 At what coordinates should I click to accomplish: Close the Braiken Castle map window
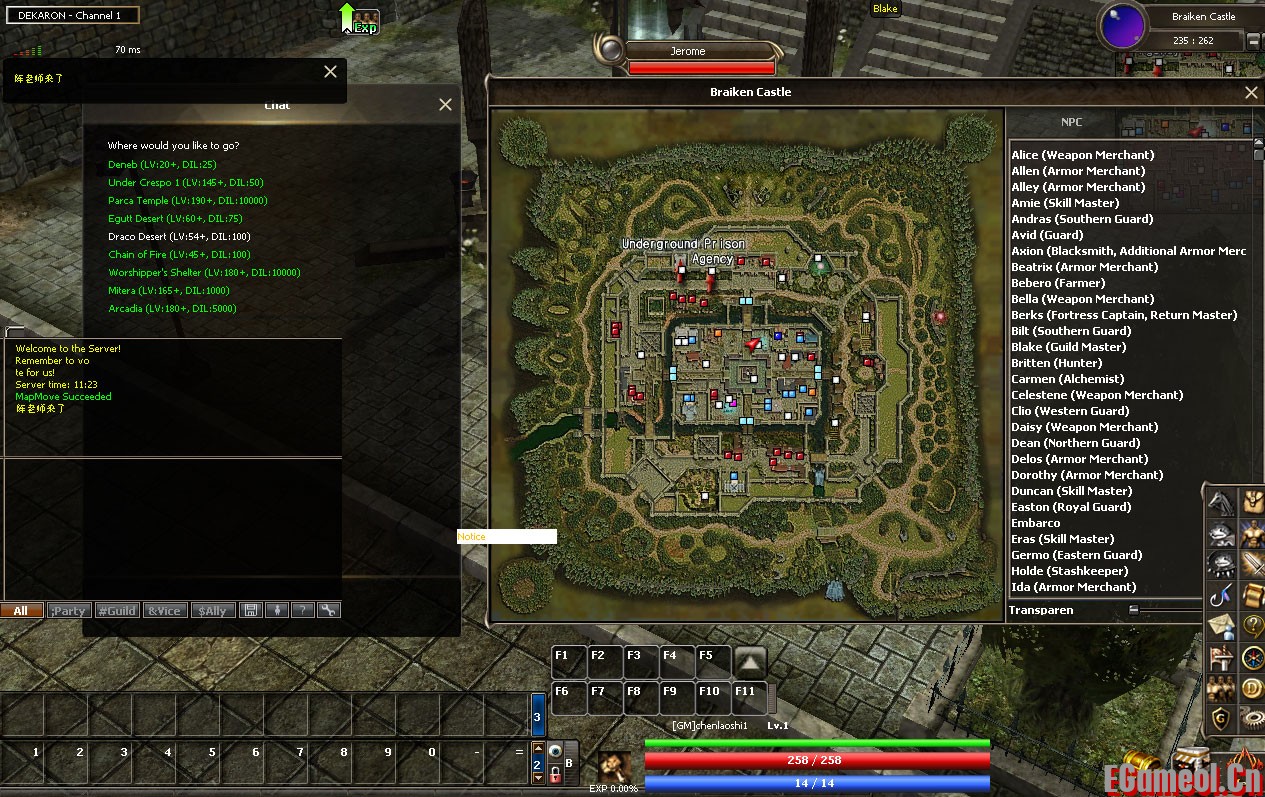(x=1250, y=93)
